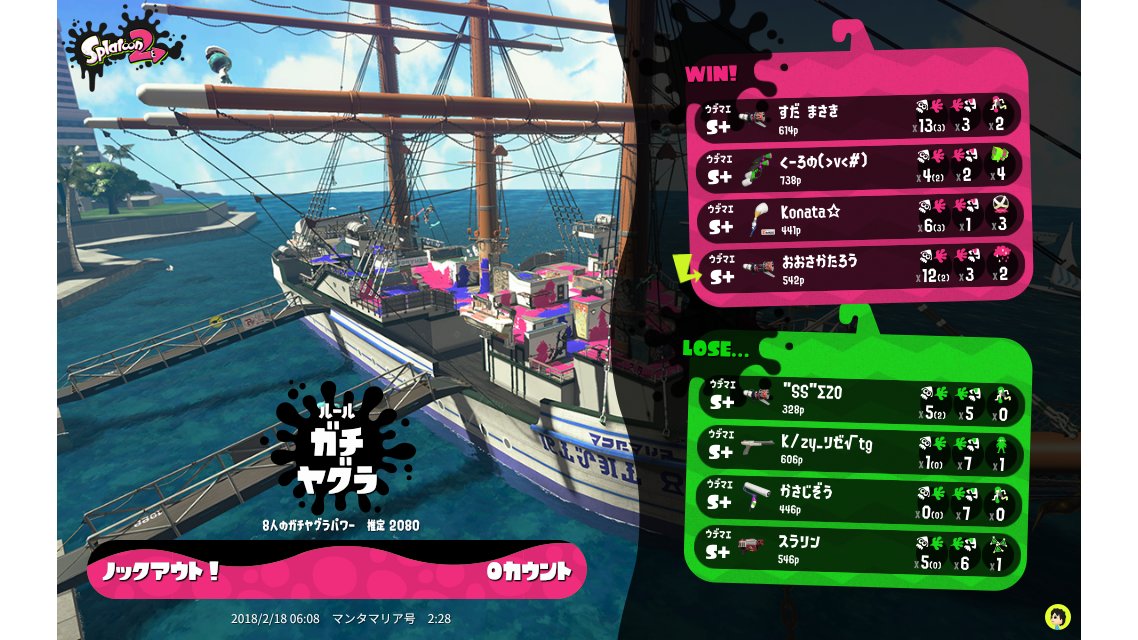Choose the おおさかたろう player row
The width and height of the screenshot is (1138, 640).
[x=860, y=266]
